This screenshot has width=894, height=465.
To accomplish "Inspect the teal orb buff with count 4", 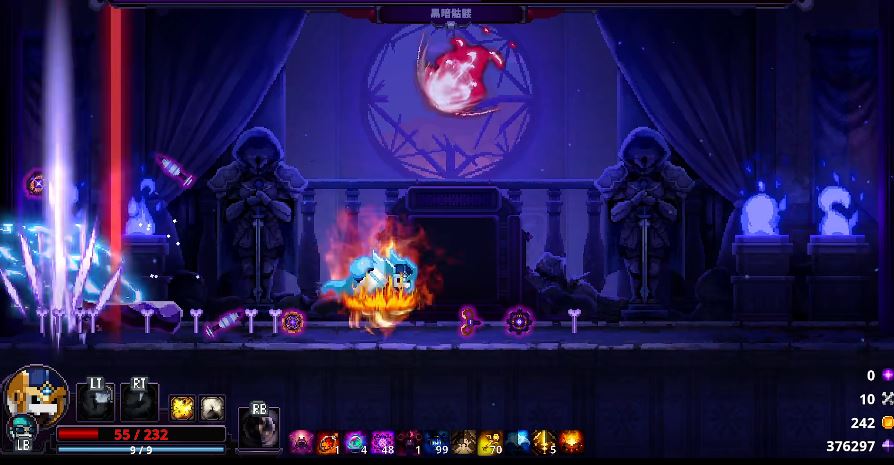I will coord(355,440).
